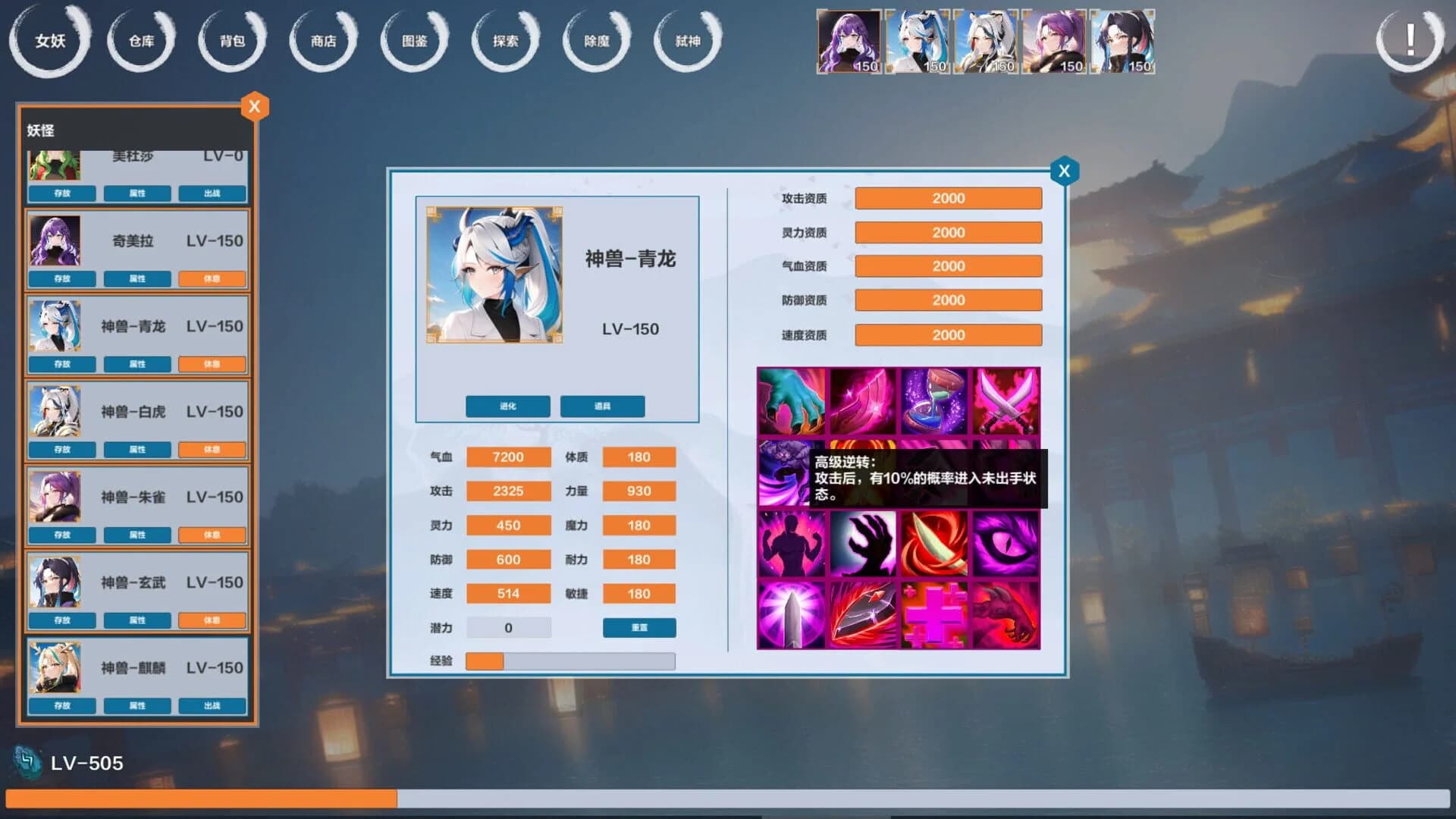Click the 重置 reset button

(639, 627)
